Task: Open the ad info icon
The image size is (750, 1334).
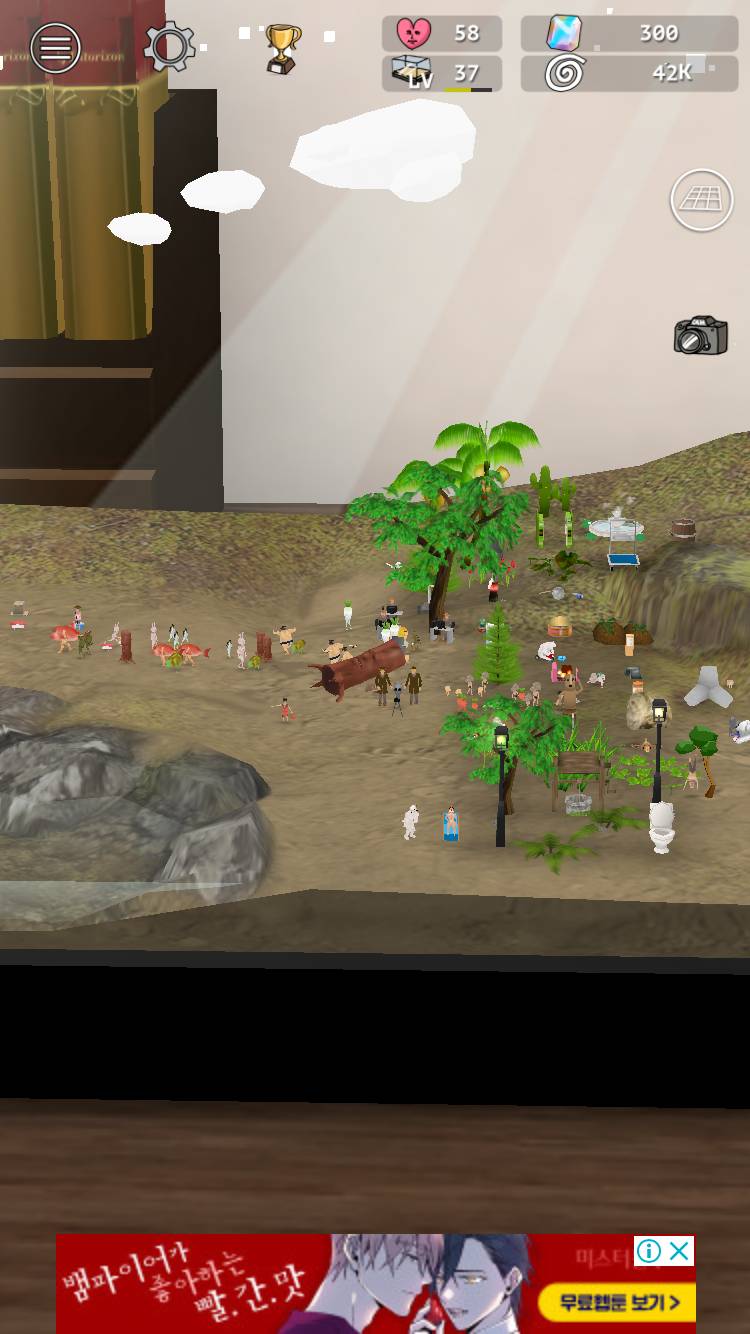Action: 649,1251
